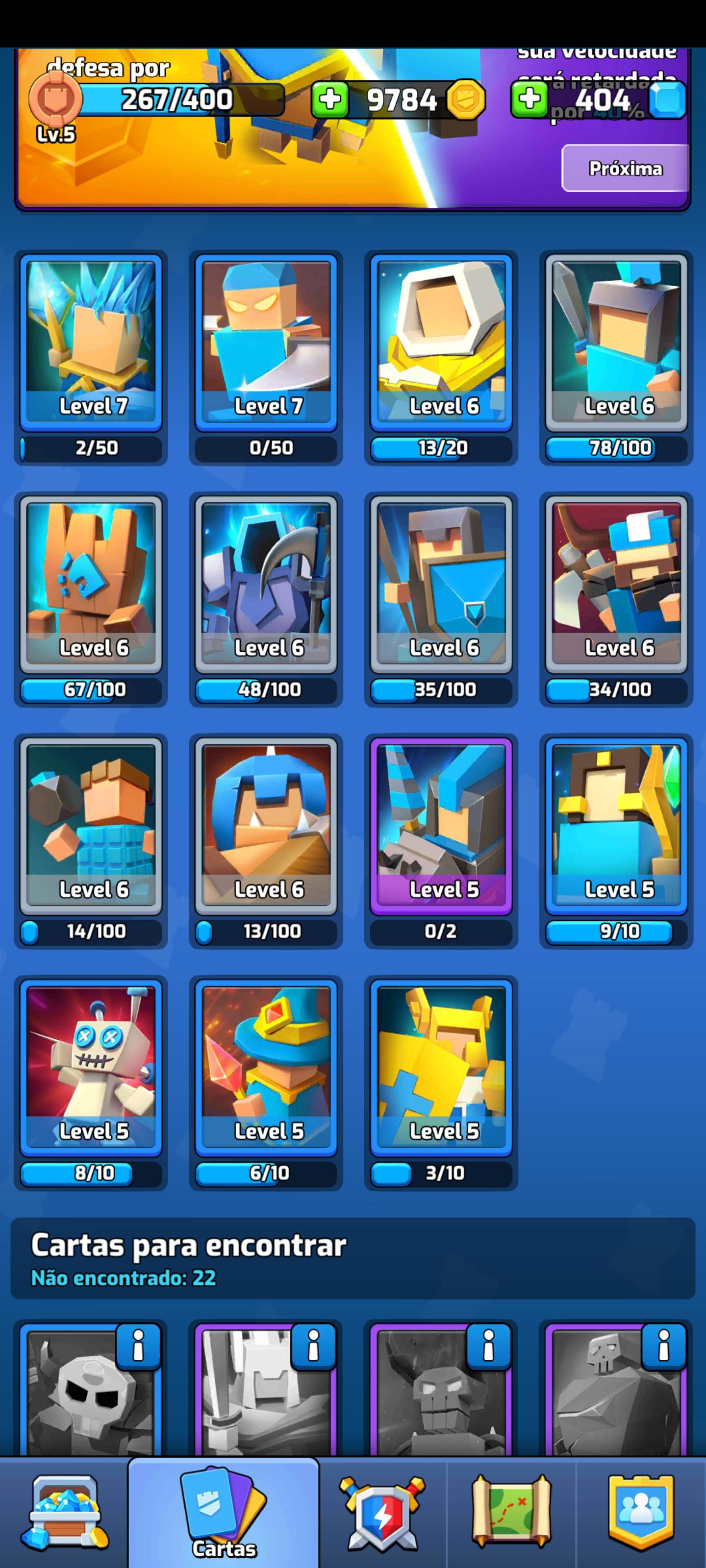The image size is (706, 1568).
Task: Select the Level 7 ice wizard card
Action: [90, 338]
